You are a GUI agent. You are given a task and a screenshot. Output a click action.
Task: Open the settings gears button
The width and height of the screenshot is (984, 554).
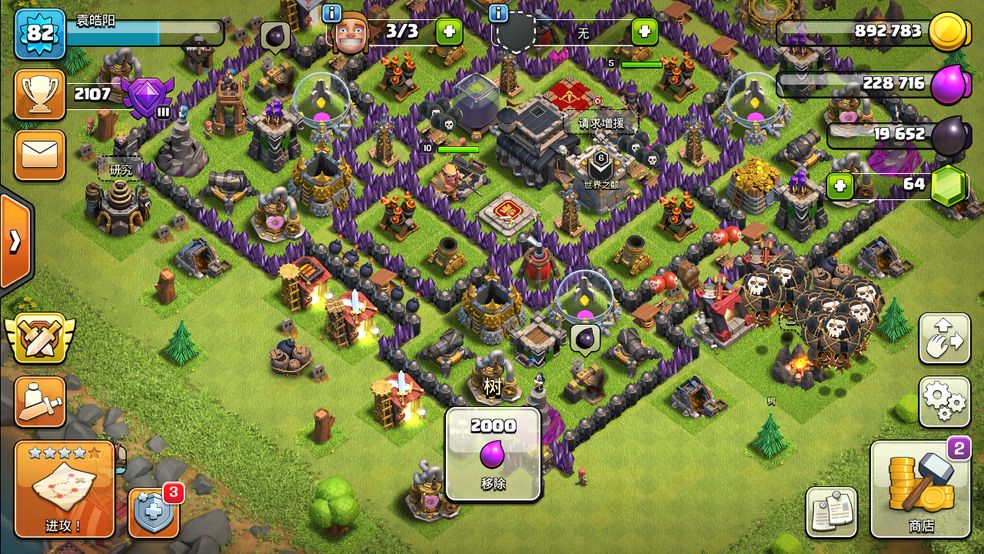(944, 402)
